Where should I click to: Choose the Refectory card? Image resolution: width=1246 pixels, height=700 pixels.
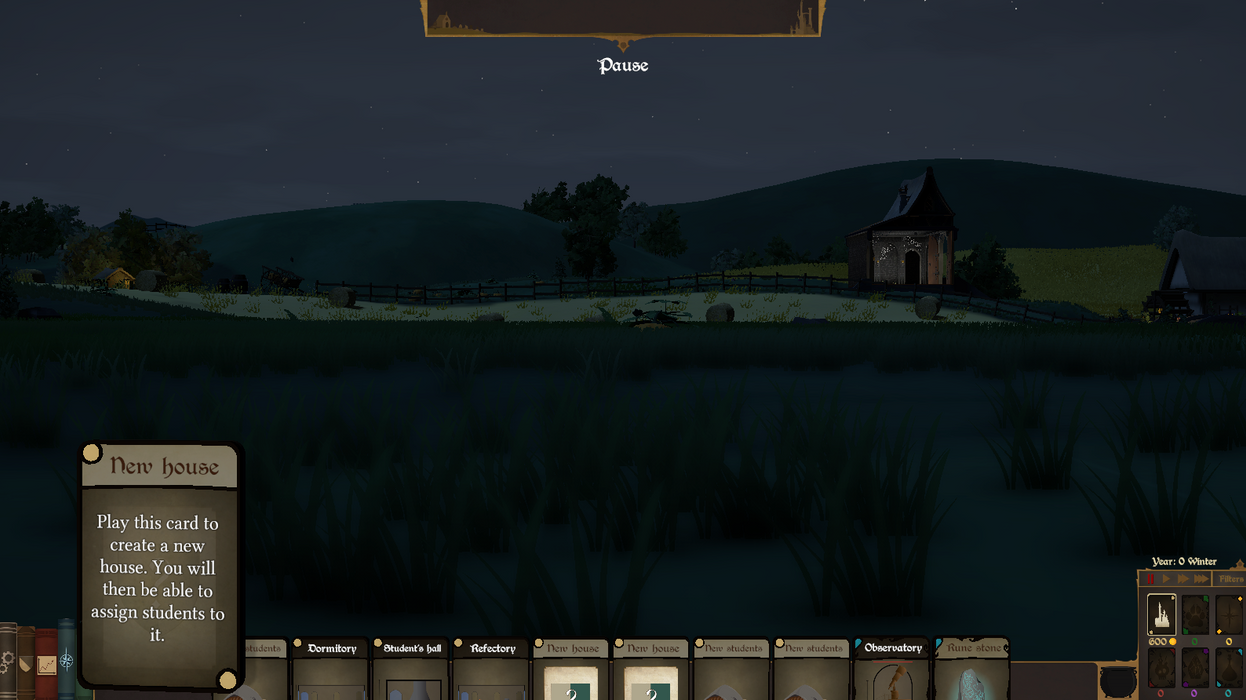tap(492, 668)
